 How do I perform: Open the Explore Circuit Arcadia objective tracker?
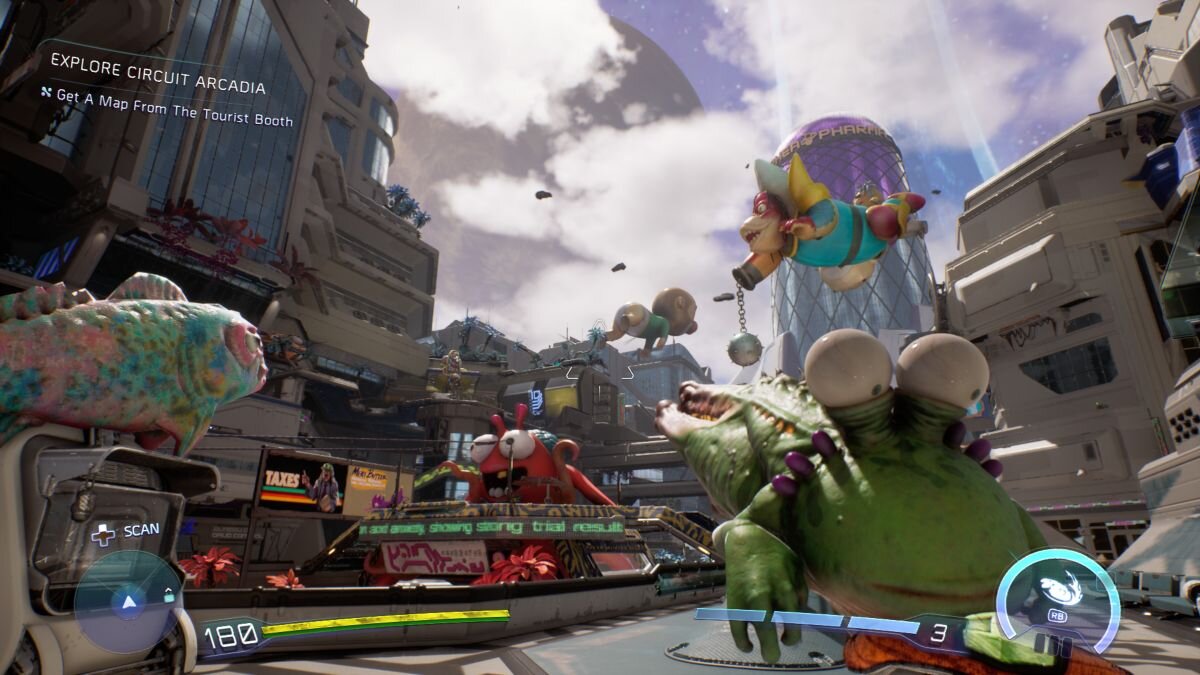click(x=158, y=87)
